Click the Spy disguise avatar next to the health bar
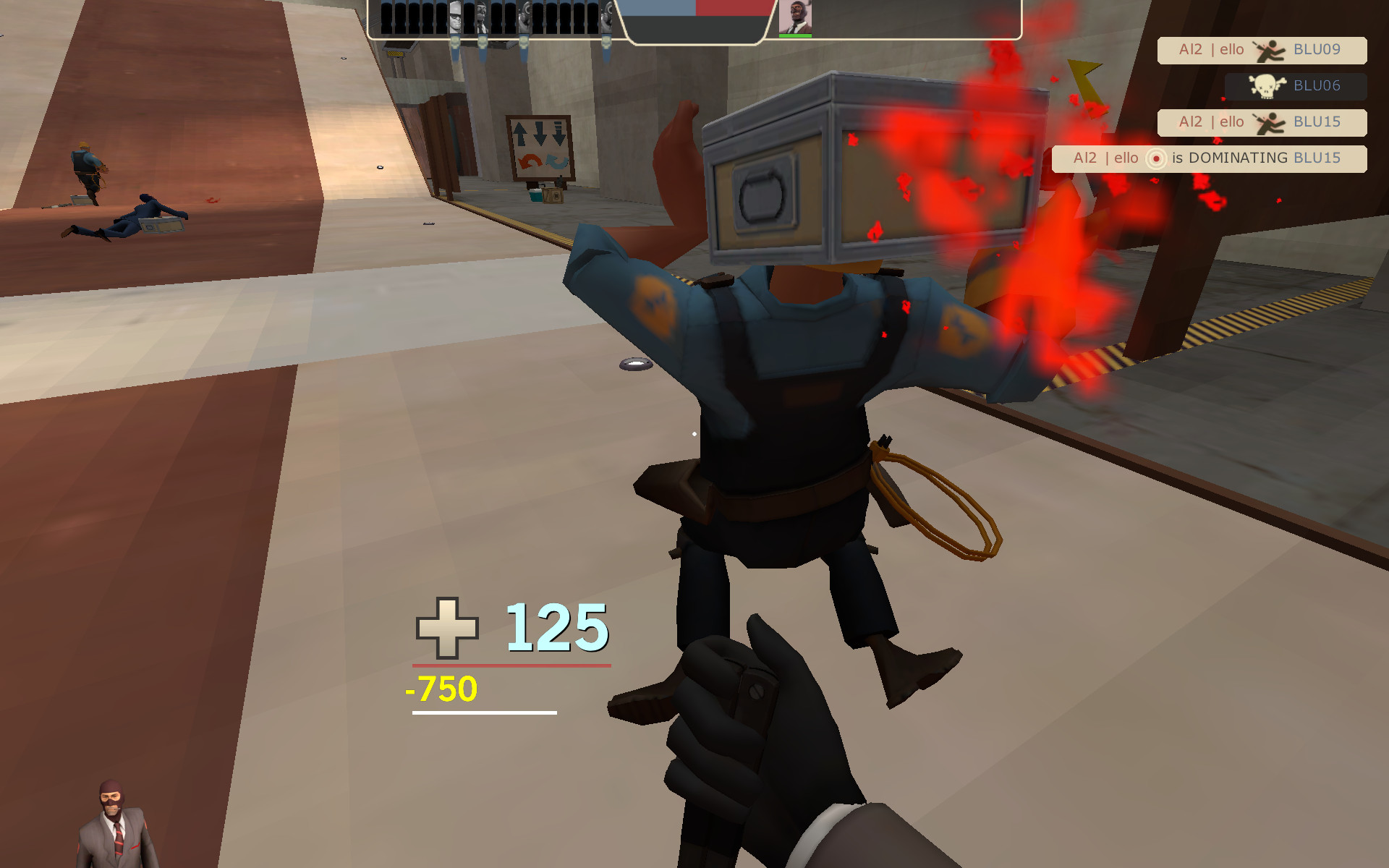This screenshot has height=868, width=1389. 796,14
